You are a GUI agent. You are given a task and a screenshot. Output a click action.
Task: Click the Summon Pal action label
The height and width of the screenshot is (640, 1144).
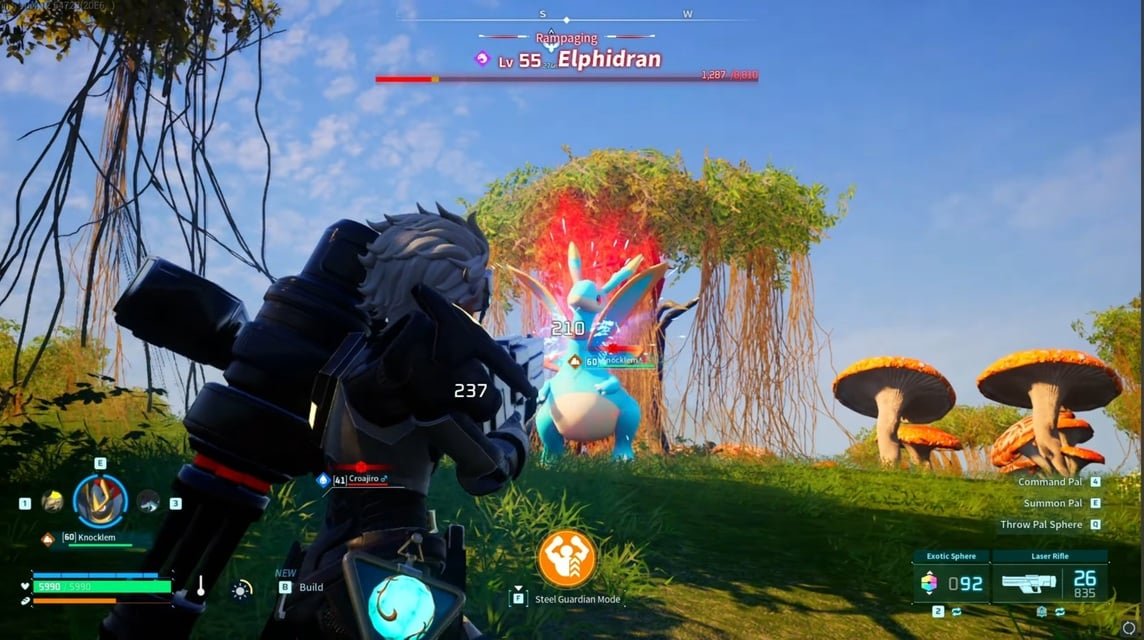[1052, 503]
